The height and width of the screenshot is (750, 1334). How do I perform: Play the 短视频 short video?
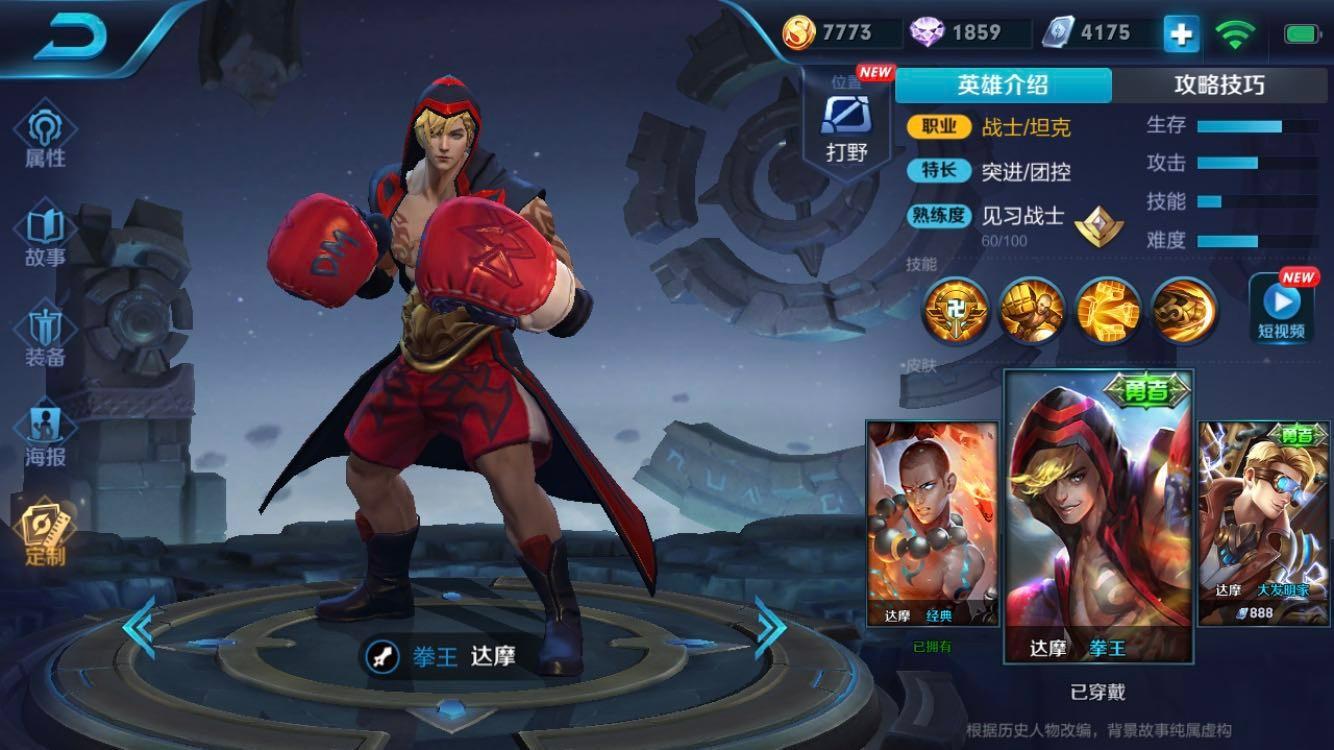point(1281,308)
